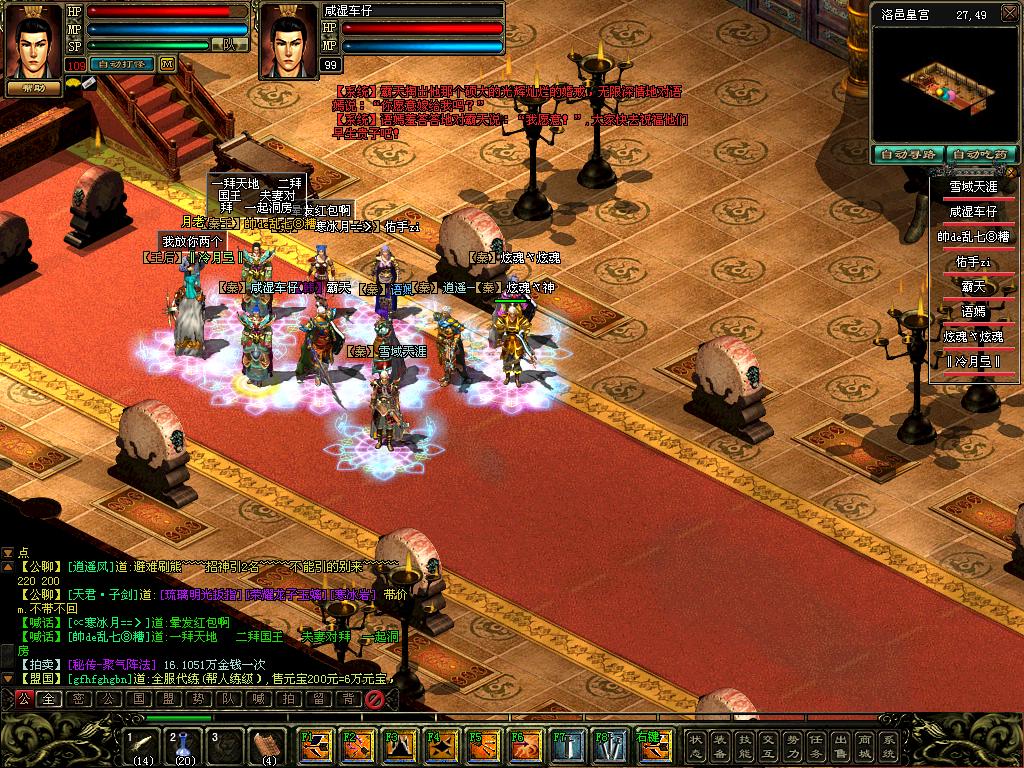
Task: Activate 自动寻路 auto-pathfinding
Action: coord(908,155)
